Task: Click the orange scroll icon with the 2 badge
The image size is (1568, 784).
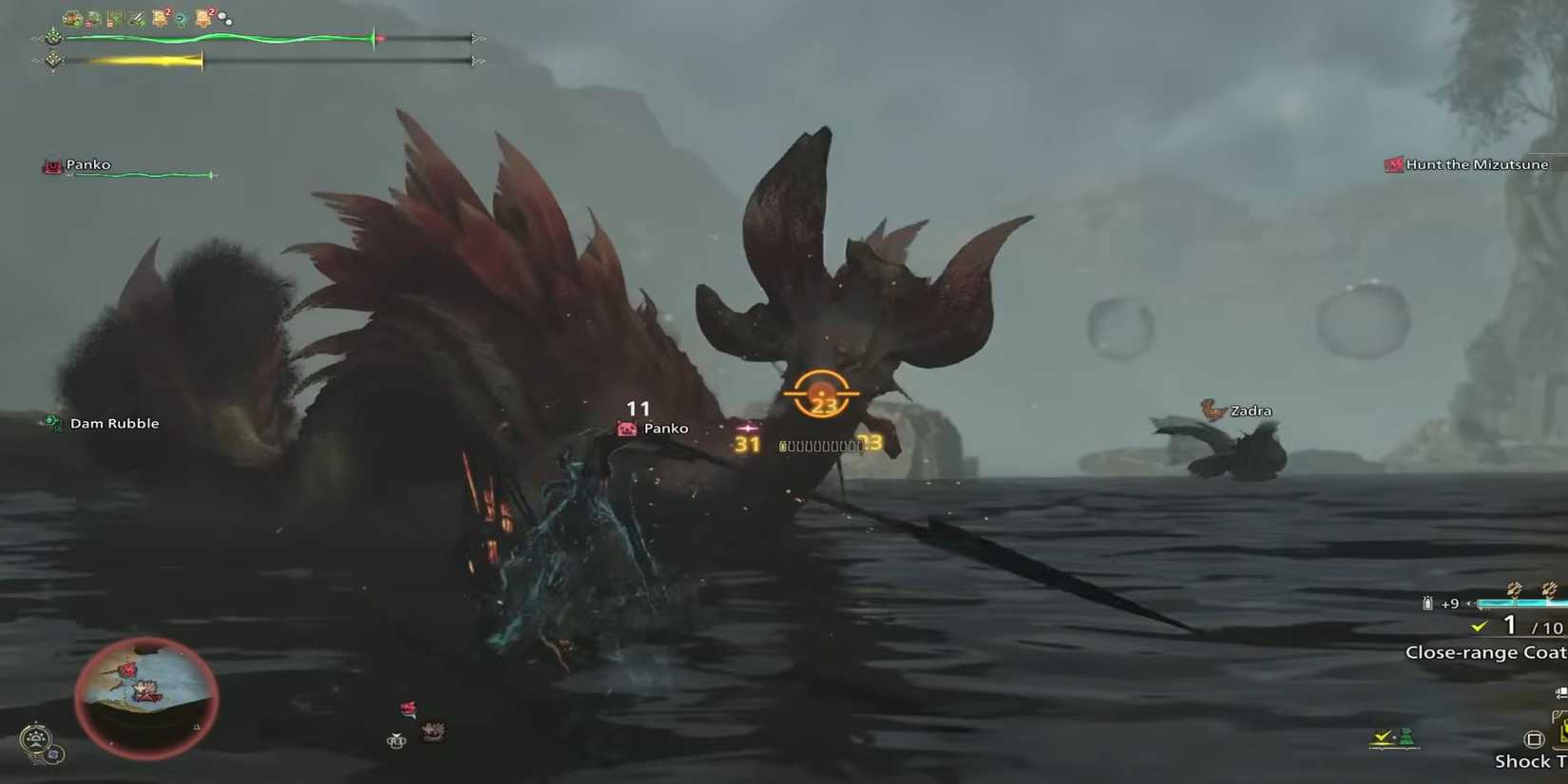Action: (160, 17)
